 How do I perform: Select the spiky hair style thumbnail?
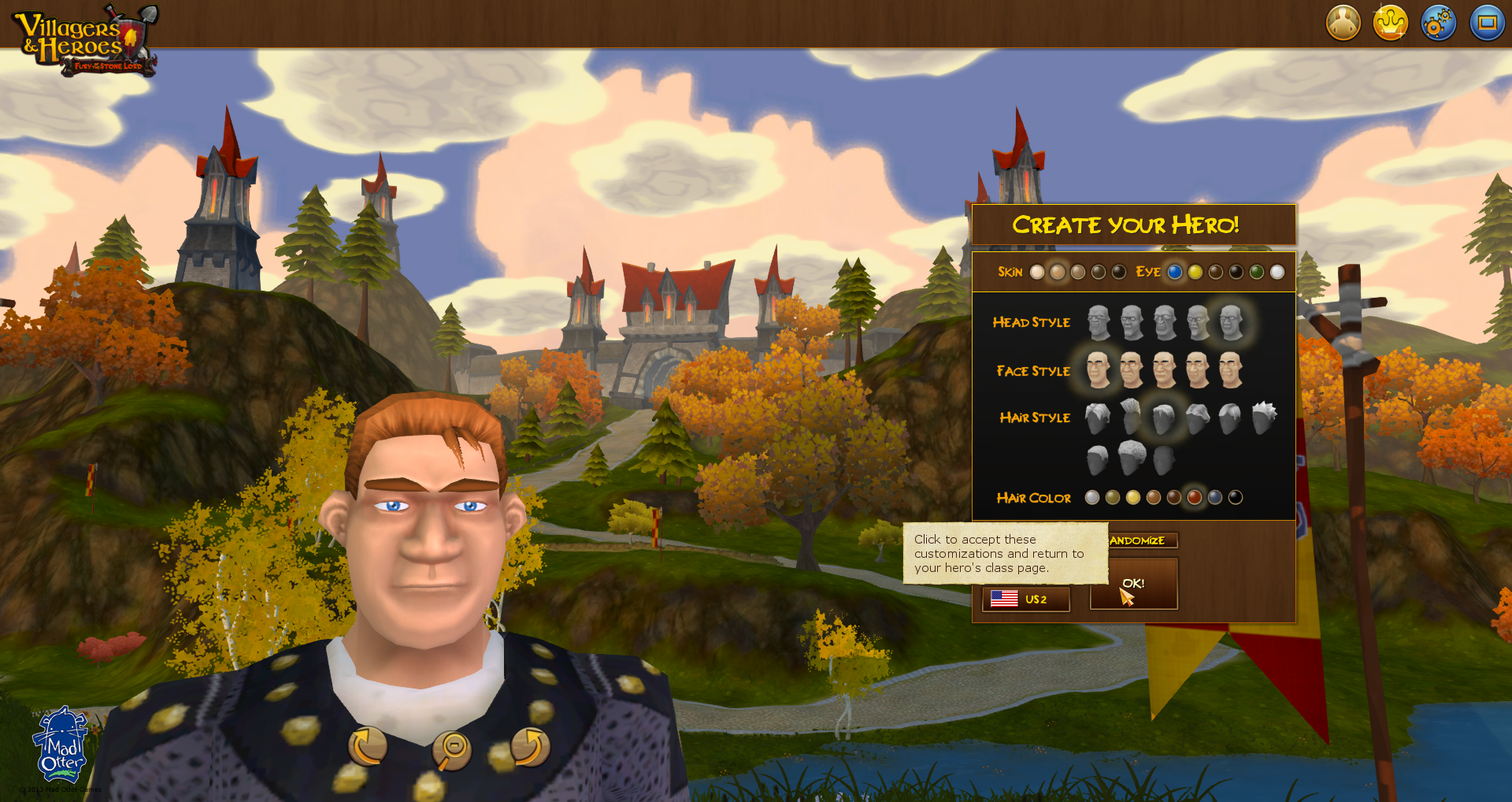click(1264, 416)
